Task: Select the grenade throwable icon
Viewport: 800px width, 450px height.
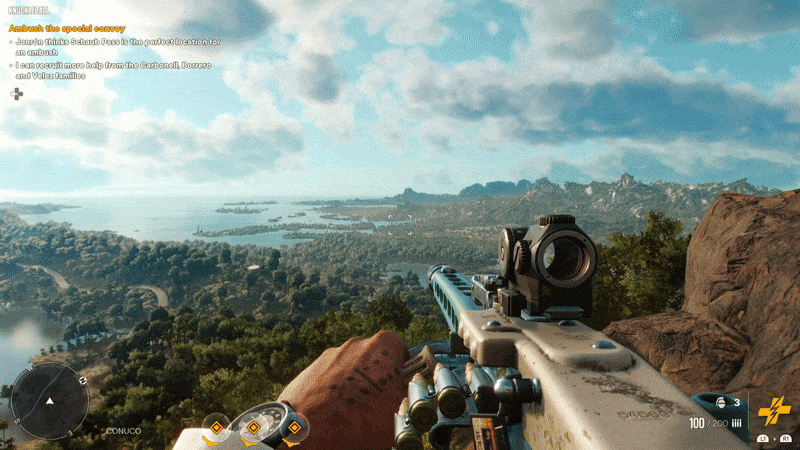Action: [721, 402]
